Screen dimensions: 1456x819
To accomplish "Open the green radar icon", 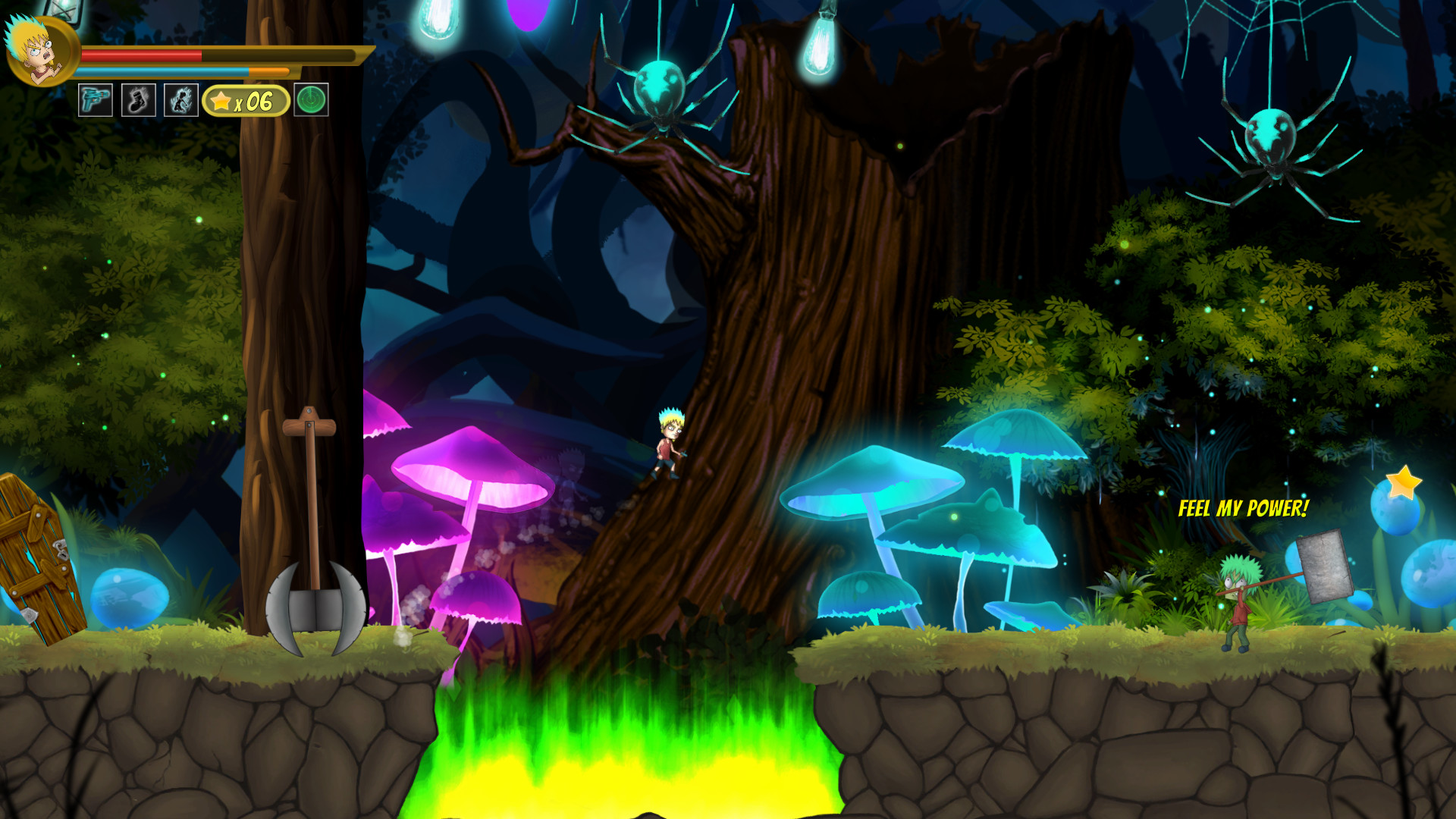I will point(311,99).
